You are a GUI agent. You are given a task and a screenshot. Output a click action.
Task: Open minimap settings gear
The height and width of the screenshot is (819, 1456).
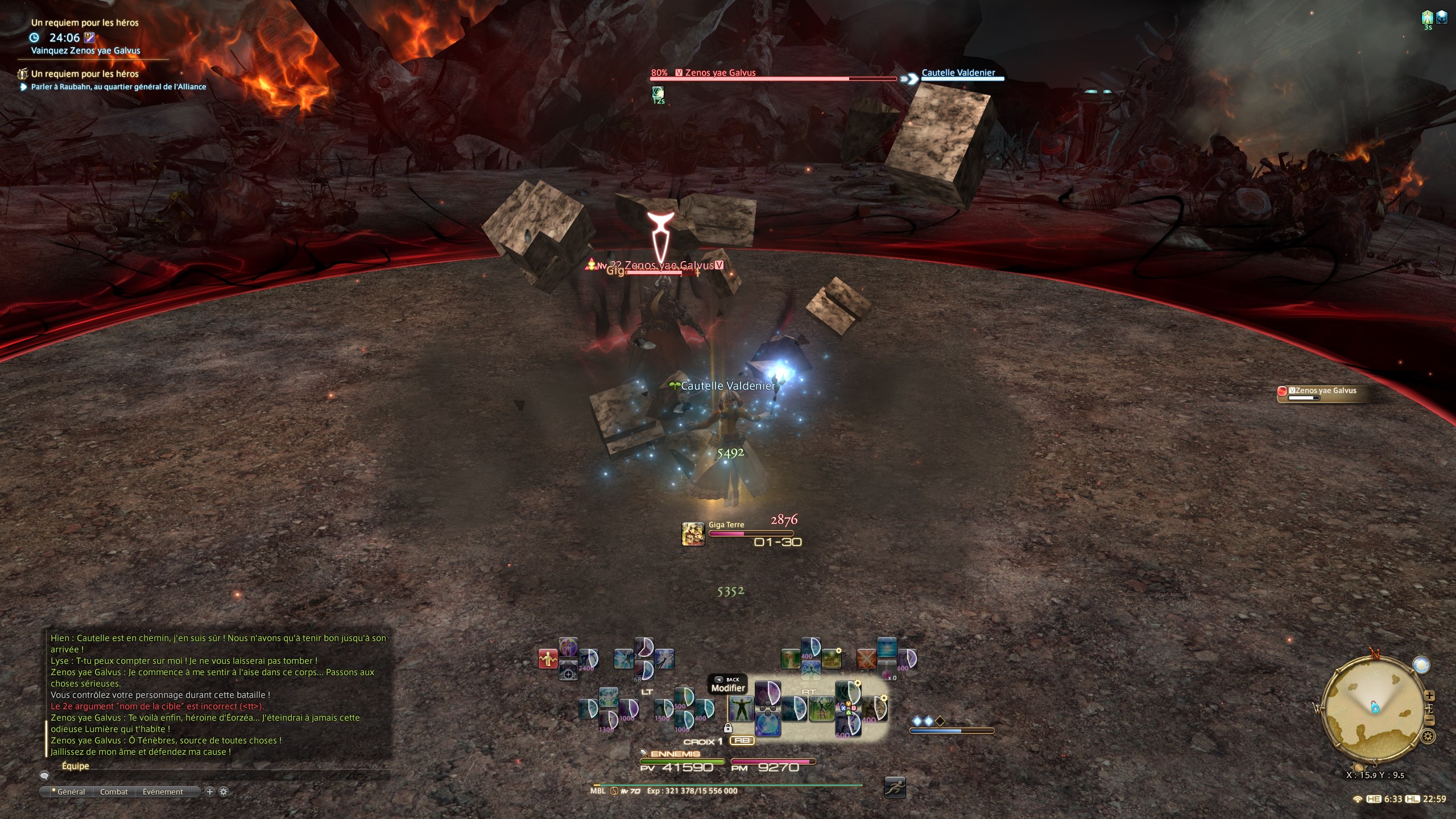1428,737
